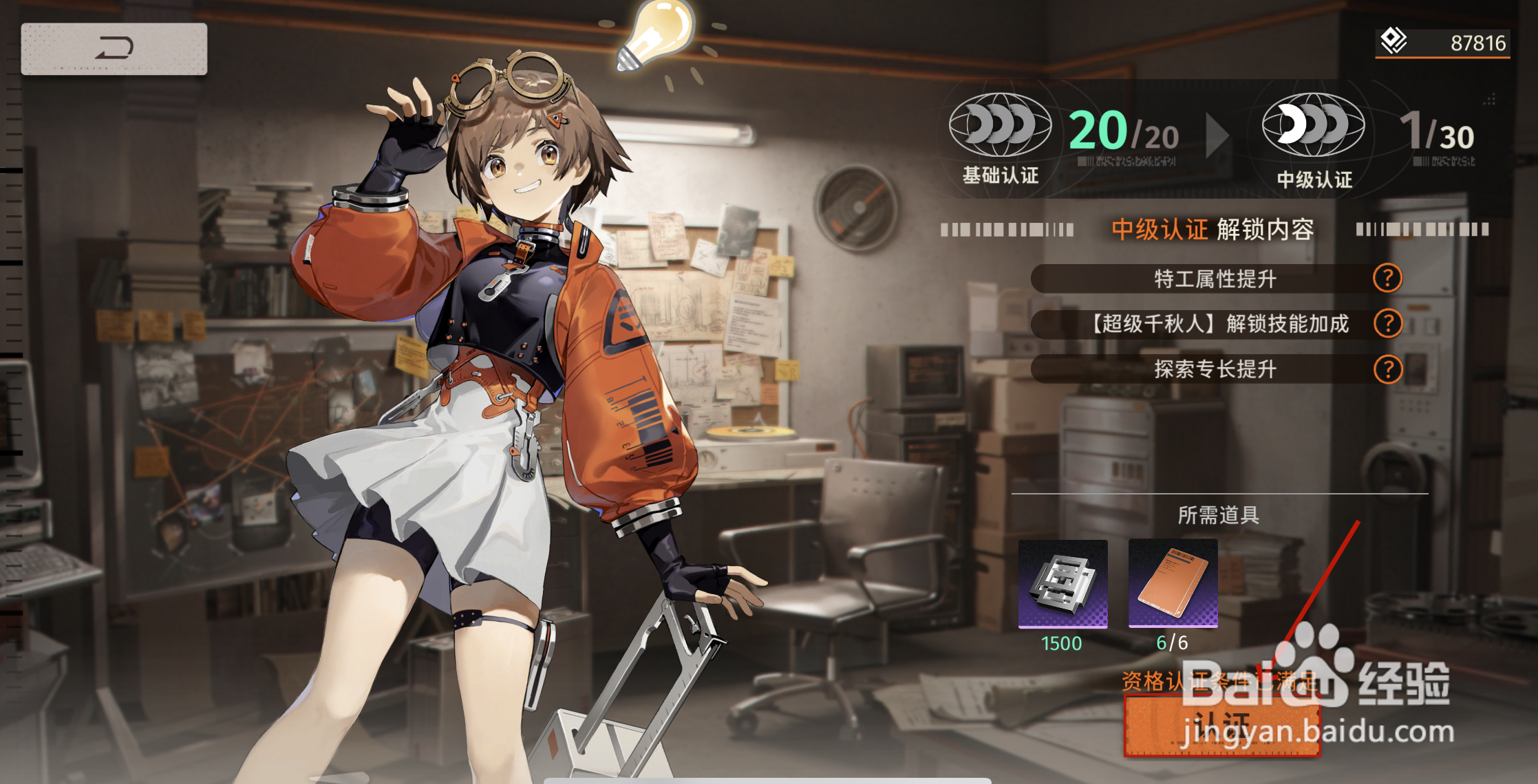Image resolution: width=1538 pixels, height=784 pixels.
Task: Open the currency balance counter 87816
Action: click(x=1442, y=43)
